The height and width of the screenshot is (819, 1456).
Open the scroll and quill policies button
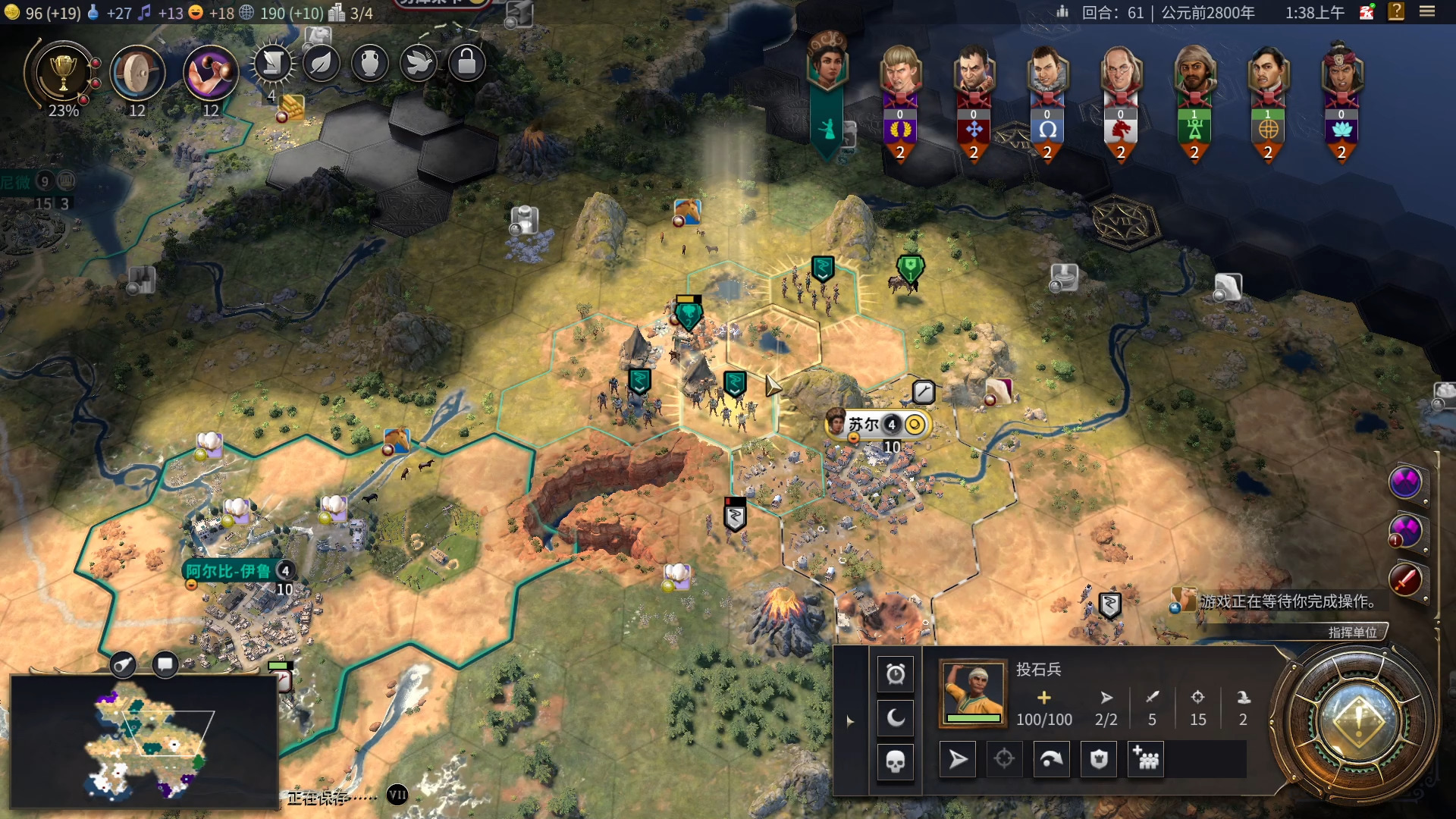pyautogui.click(x=273, y=64)
